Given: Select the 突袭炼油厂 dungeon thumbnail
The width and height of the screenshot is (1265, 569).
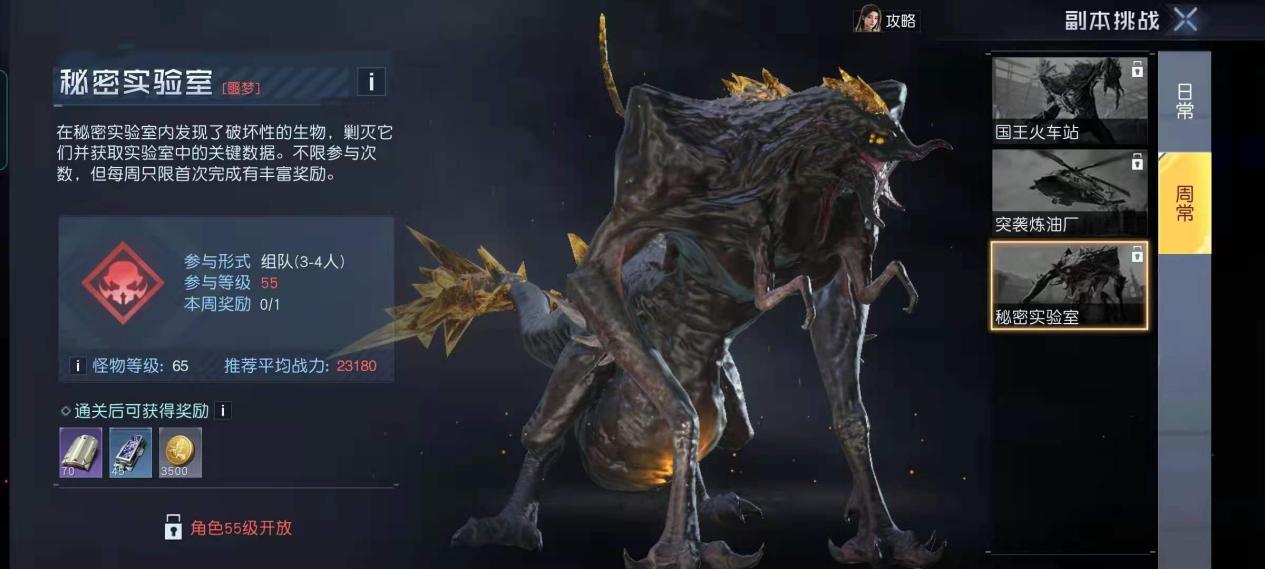Looking at the screenshot, I should click(x=1068, y=193).
